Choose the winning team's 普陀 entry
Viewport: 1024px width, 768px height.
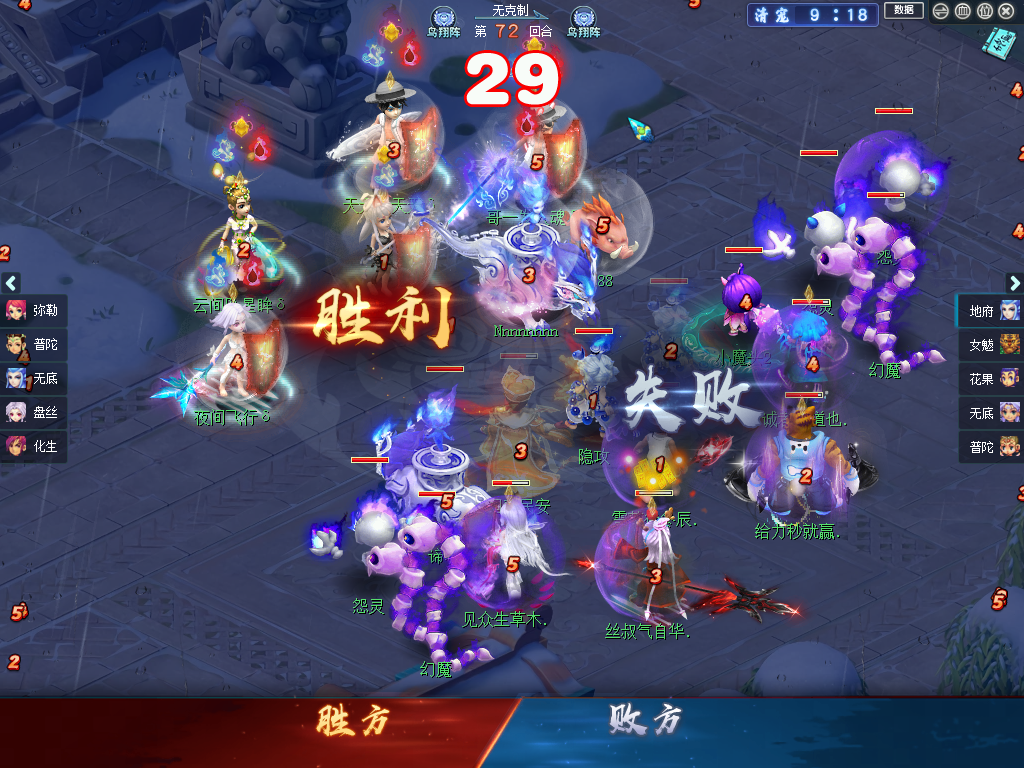[34, 344]
